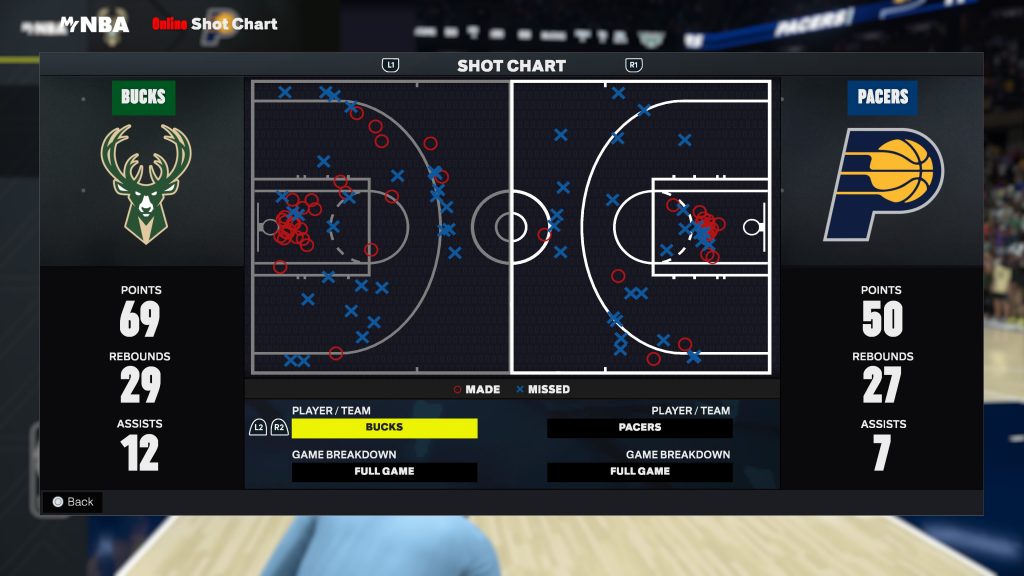Go back using the Back button

(x=73, y=502)
